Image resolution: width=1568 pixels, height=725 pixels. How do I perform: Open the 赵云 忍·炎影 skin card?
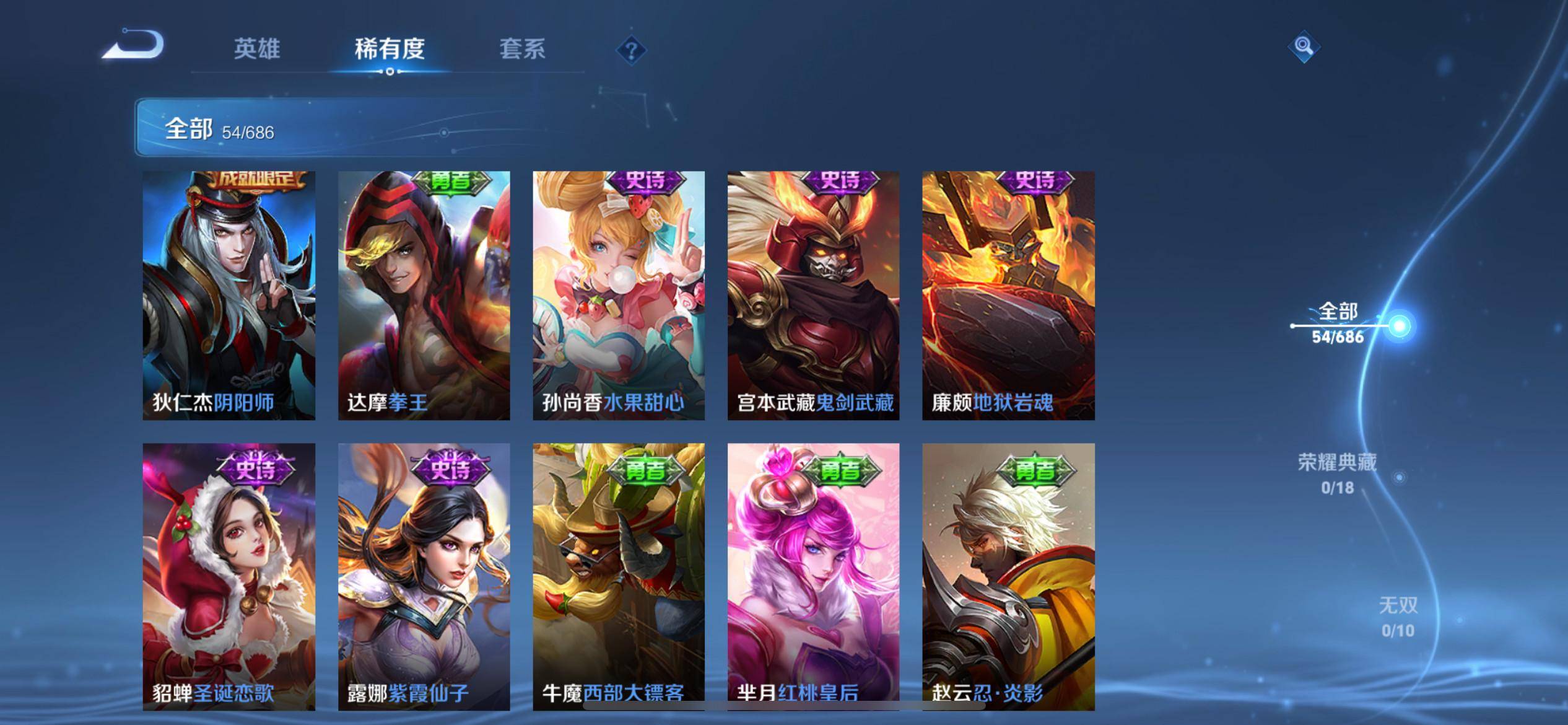(1008, 576)
